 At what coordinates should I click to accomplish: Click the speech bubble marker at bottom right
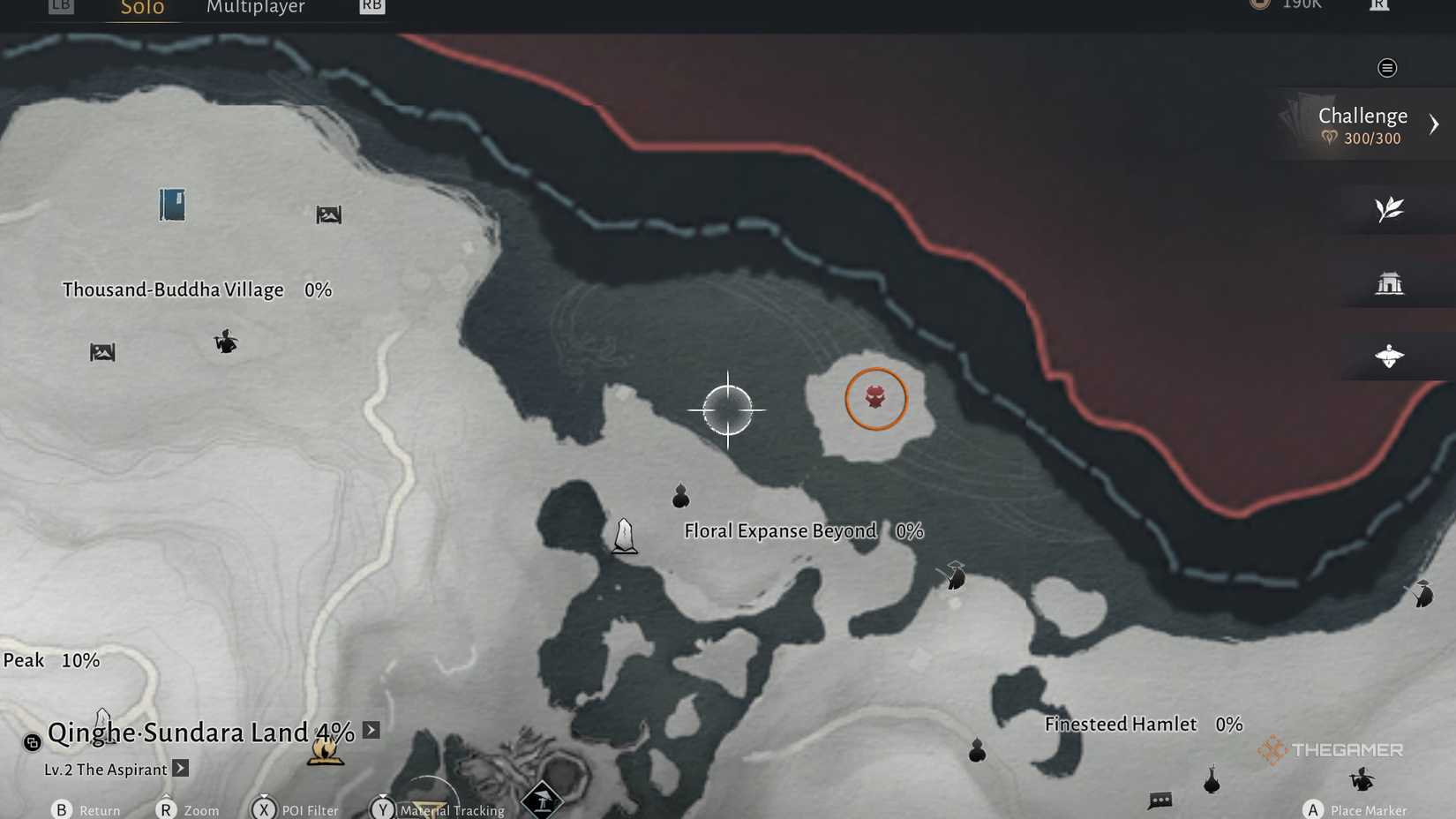pyautogui.click(x=1160, y=801)
